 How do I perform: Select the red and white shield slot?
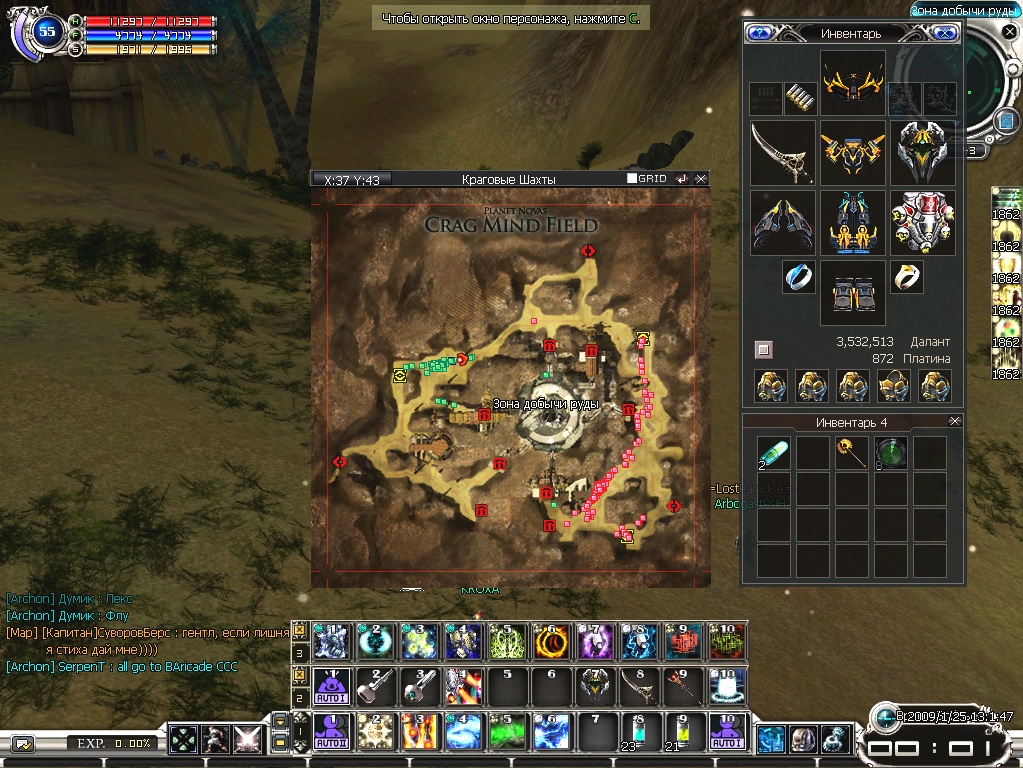click(922, 223)
